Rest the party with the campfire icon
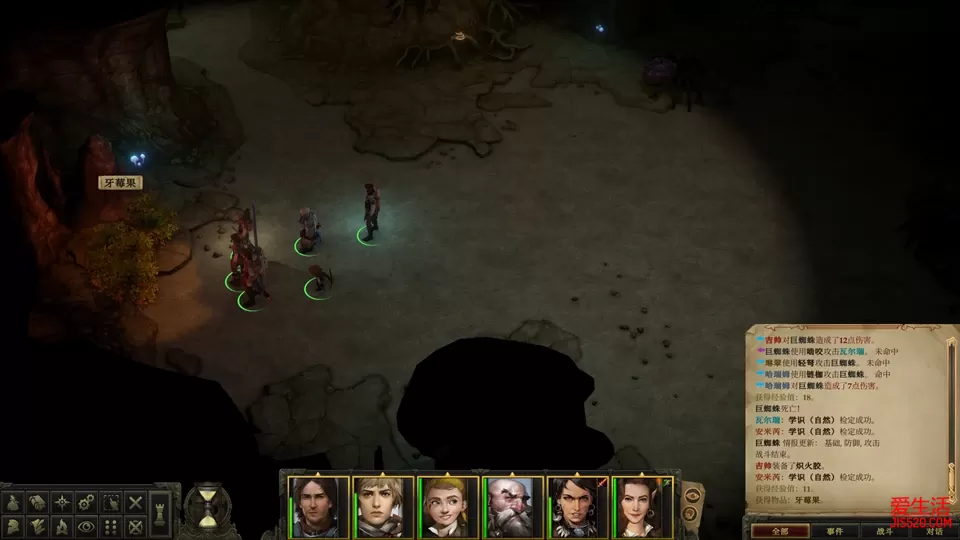 point(62,525)
